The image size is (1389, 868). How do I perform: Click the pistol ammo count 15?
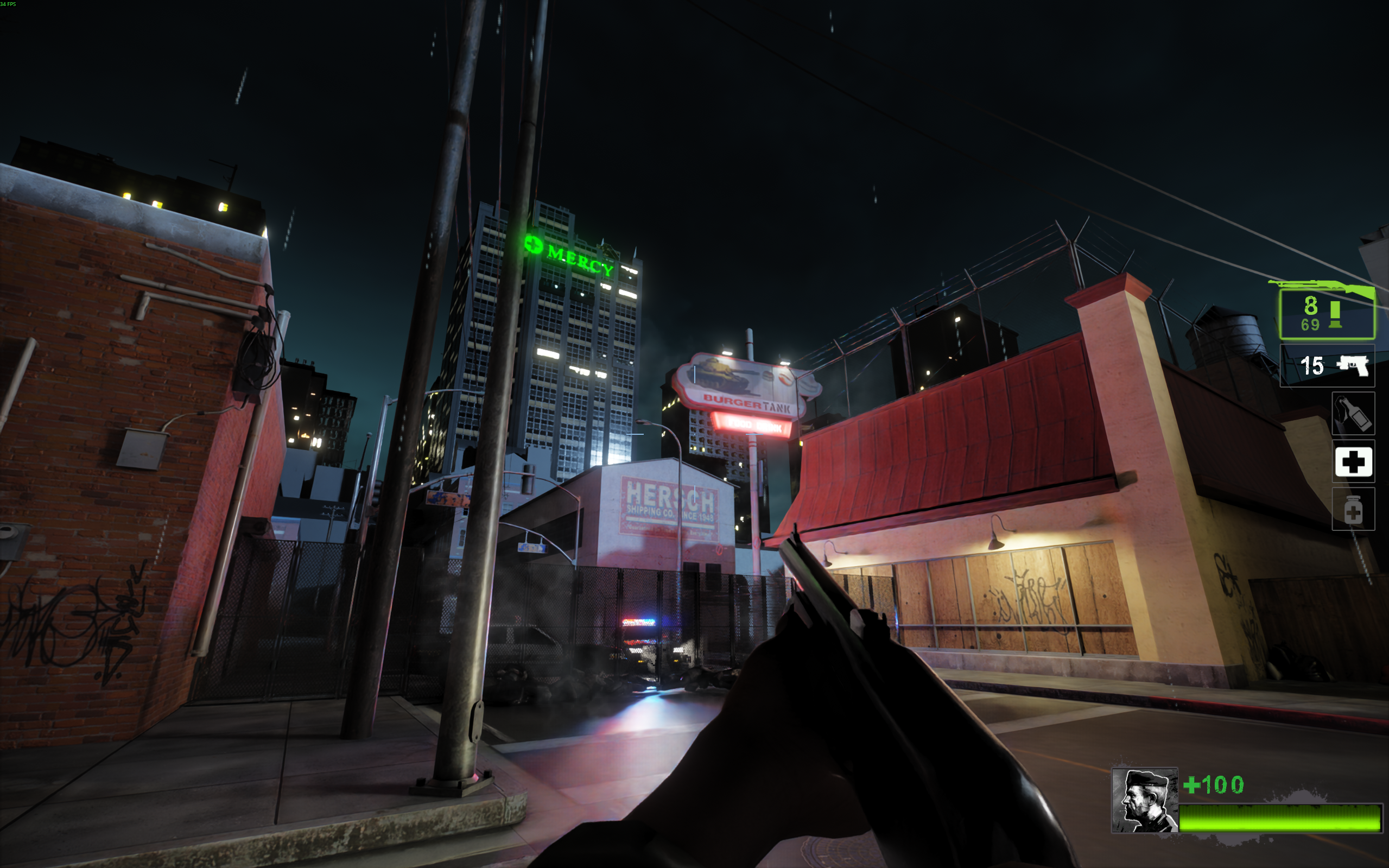(1314, 366)
